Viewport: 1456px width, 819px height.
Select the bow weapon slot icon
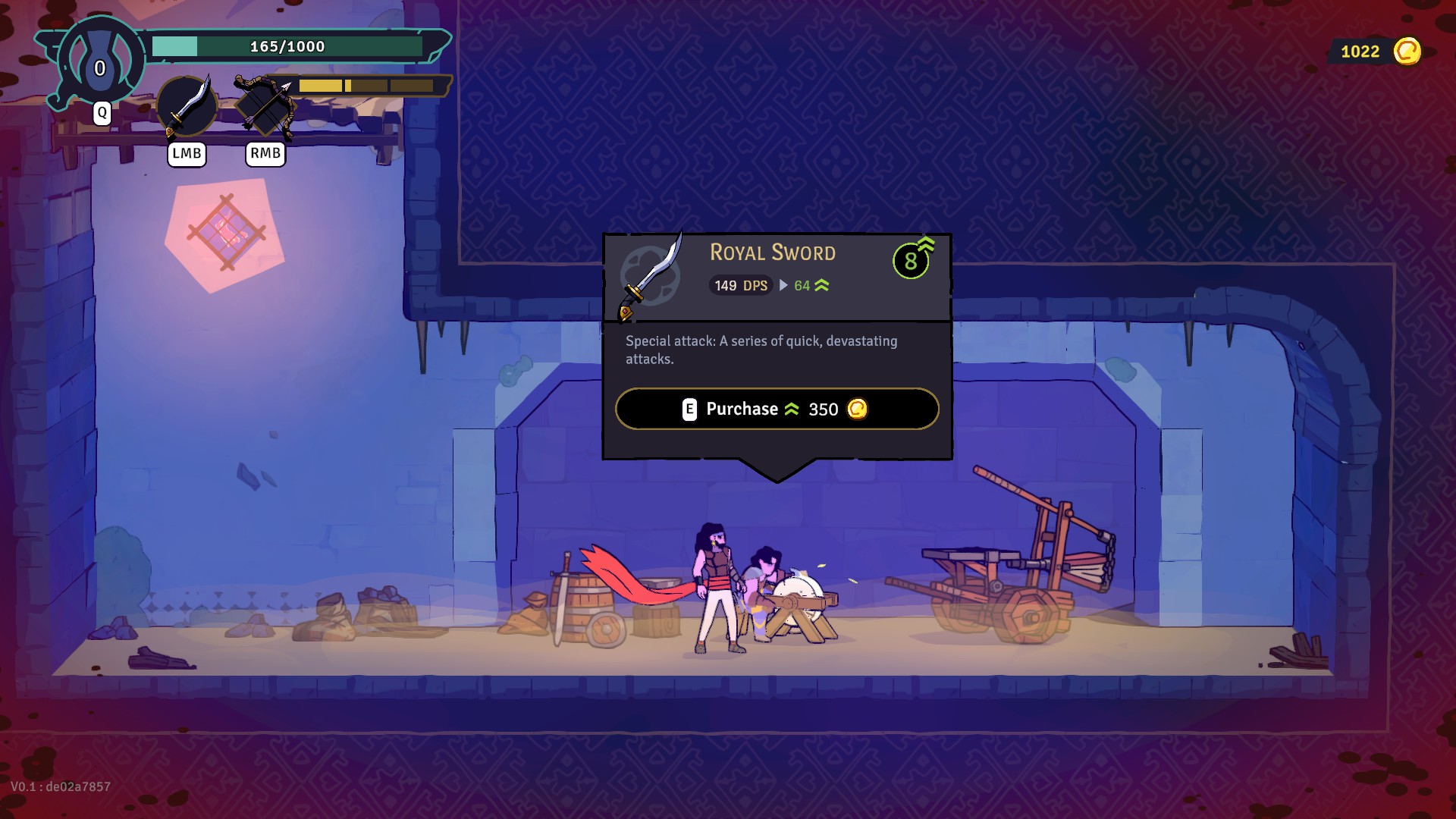265,107
